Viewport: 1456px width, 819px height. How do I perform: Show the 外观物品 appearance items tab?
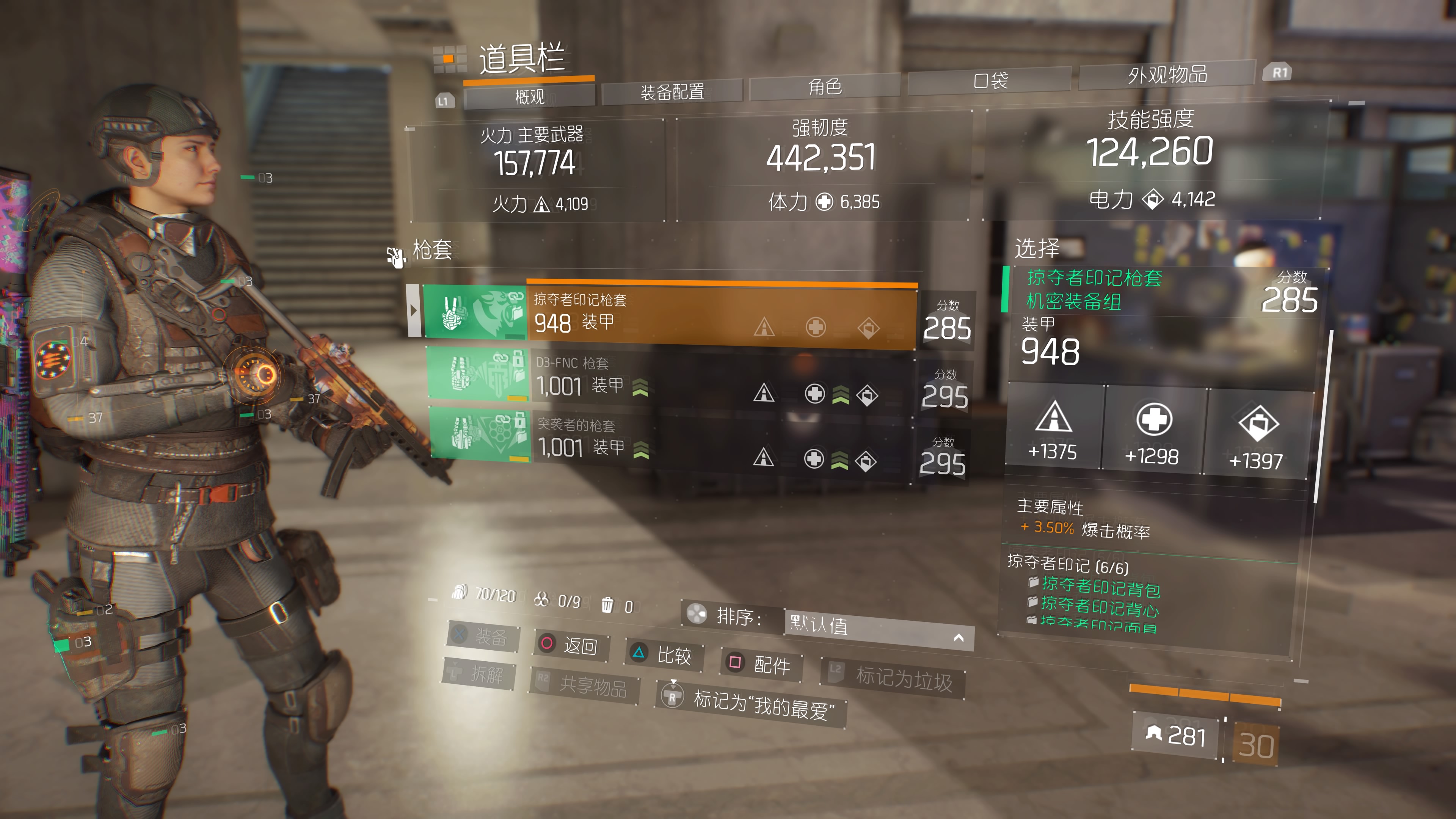click(1167, 75)
